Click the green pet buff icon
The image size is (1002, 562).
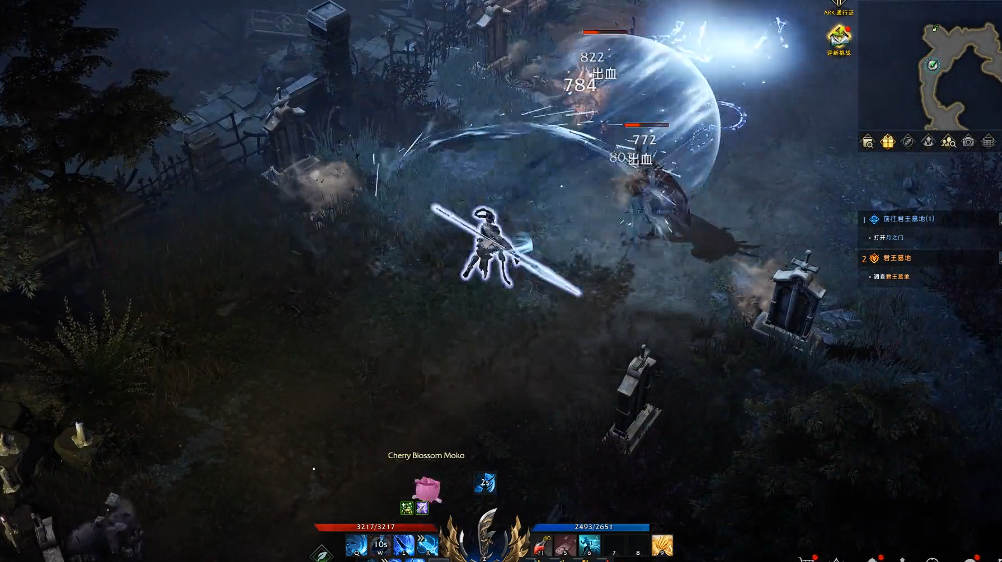click(x=407, y=508)
